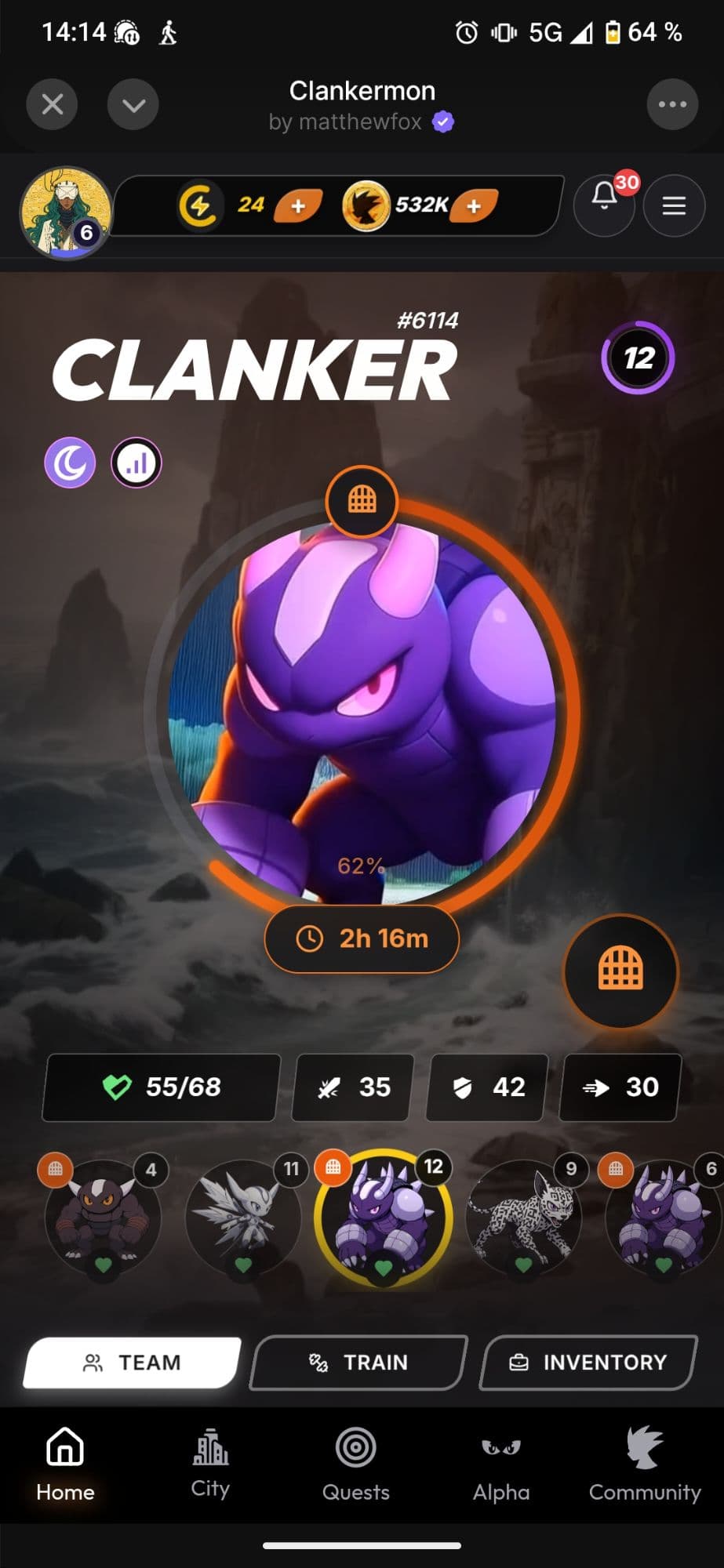The image size is (724, 1568).
Task: Visit the Community section
Action: (645, 1465)
